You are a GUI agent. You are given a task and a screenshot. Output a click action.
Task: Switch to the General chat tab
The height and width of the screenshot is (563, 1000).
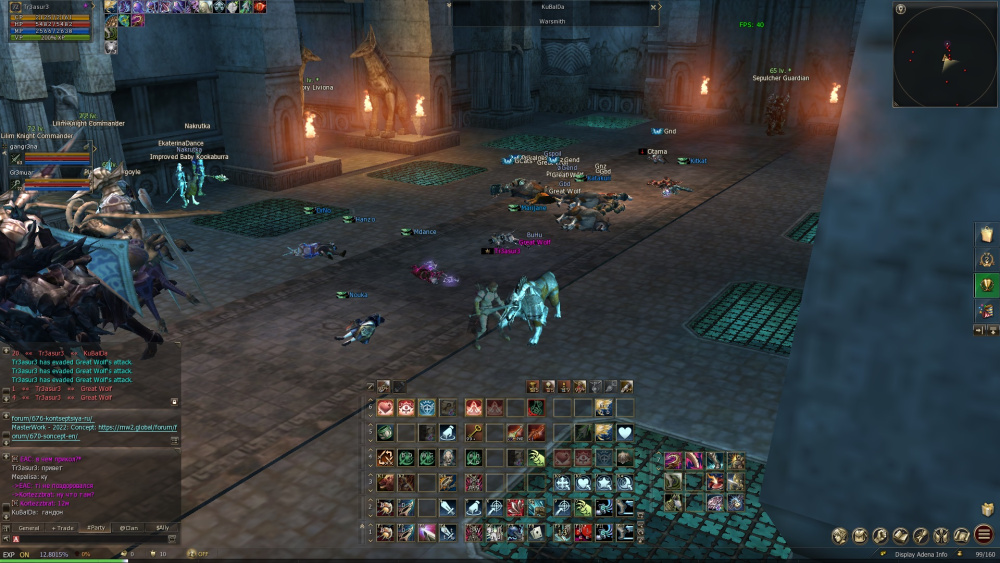point(29,527)
